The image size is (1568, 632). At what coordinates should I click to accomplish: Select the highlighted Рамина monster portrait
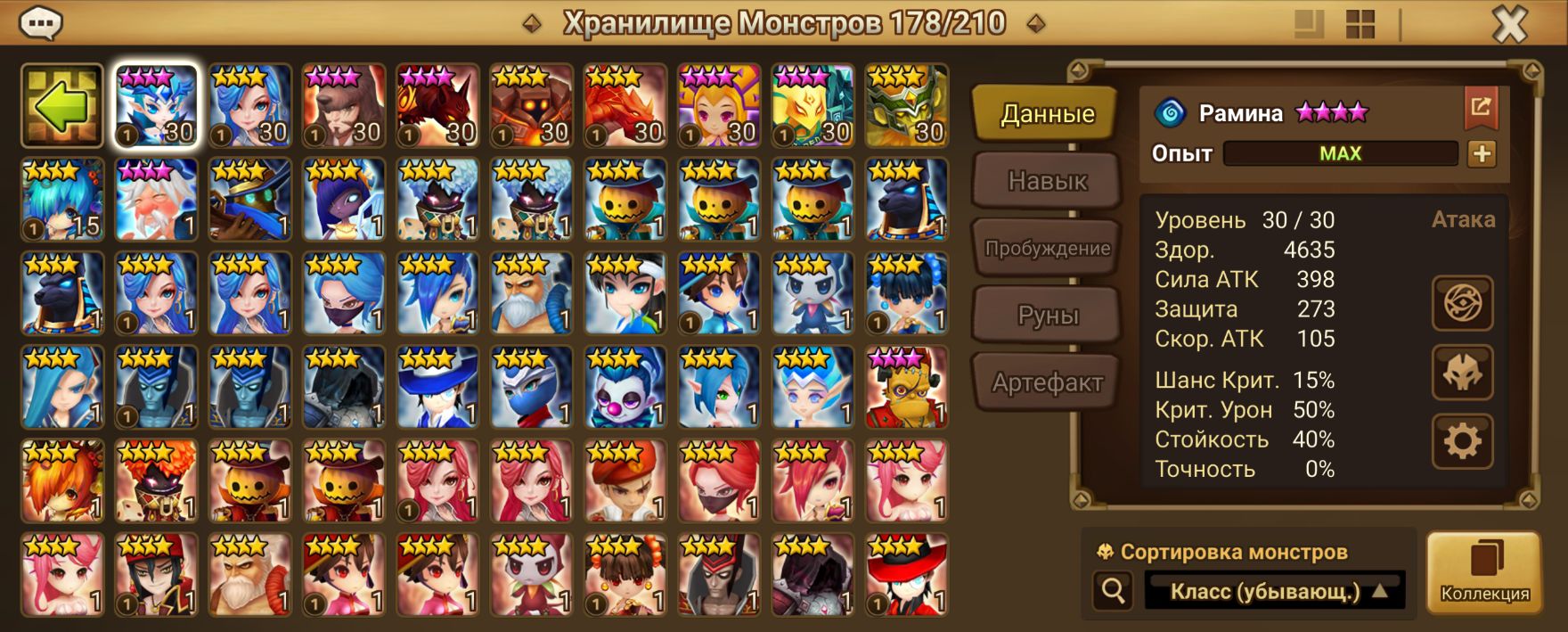(x=157, y=106)
